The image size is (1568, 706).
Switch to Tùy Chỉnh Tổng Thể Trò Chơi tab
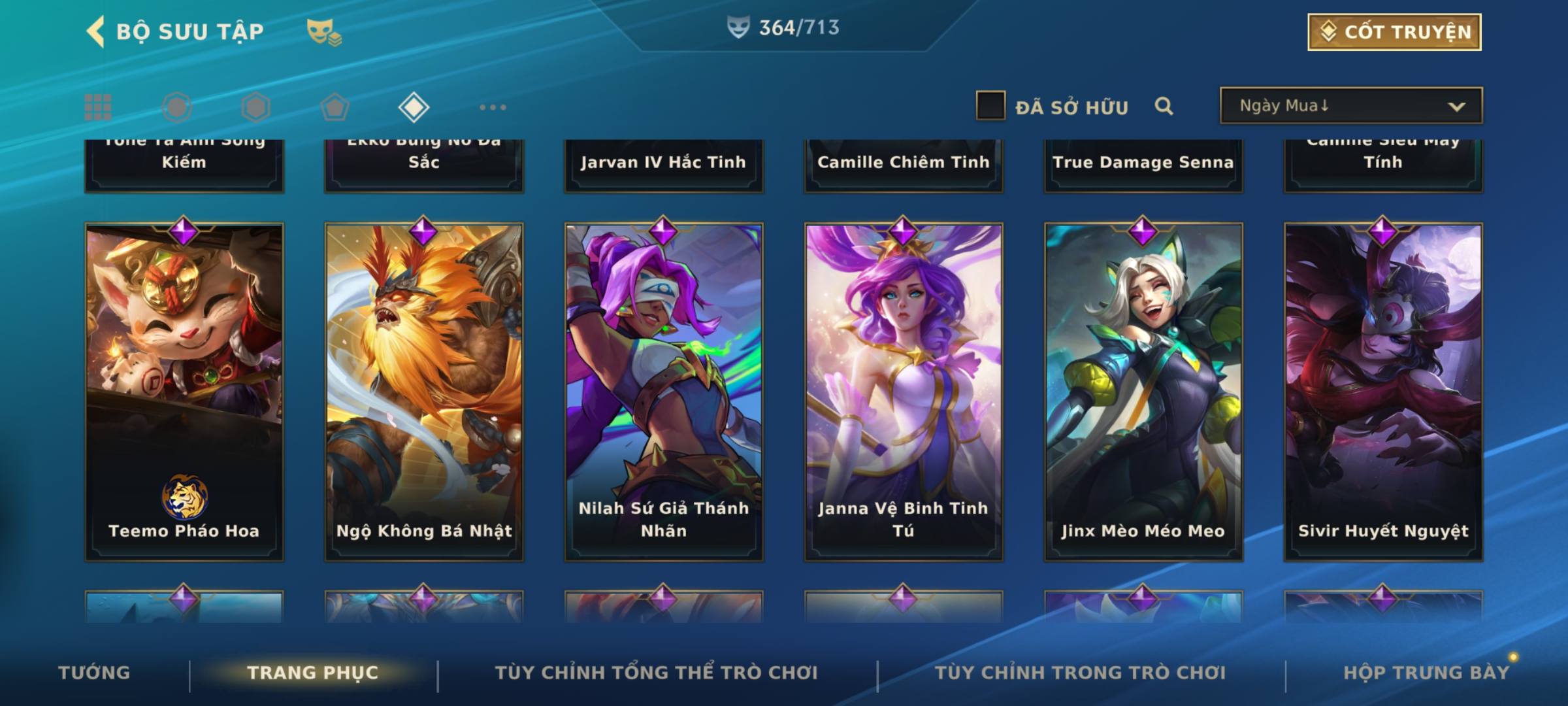pos(656,673)
